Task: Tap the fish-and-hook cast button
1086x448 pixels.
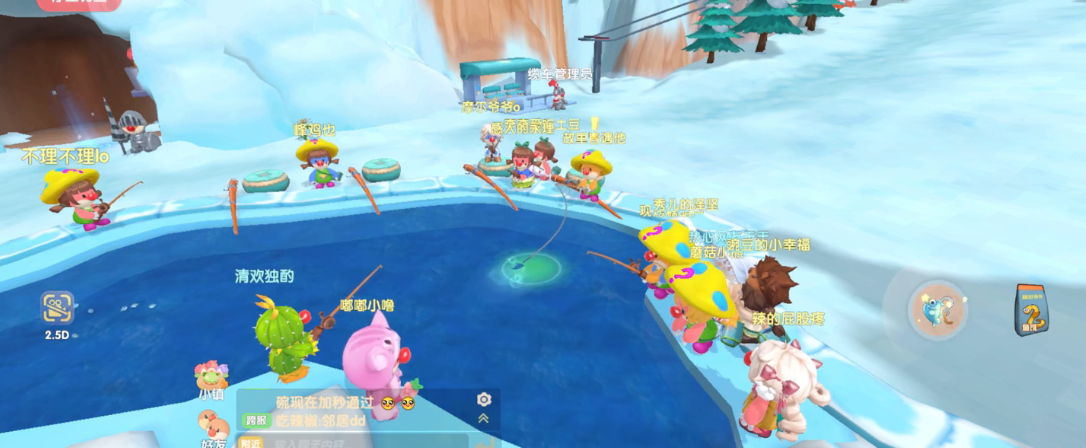Action: click(x=936, y=308)
